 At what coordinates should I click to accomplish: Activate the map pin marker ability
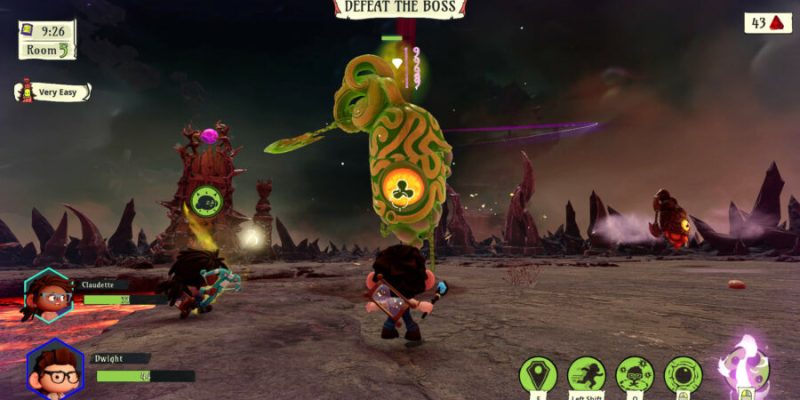coord(538,375)
